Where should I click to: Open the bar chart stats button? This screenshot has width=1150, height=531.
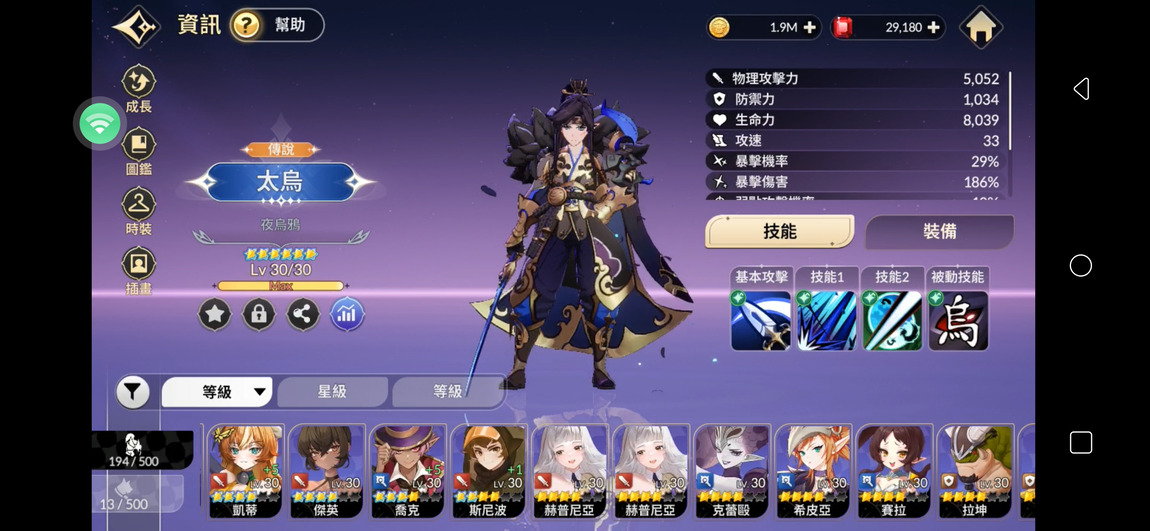pos(347,315)
